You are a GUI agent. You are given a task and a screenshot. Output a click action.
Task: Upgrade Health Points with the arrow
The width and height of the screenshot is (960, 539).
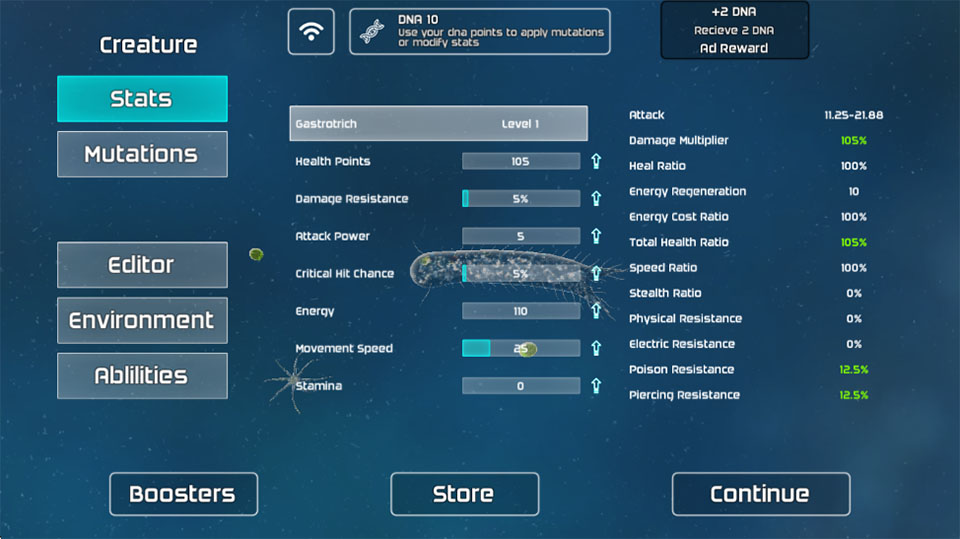(596, 161)
